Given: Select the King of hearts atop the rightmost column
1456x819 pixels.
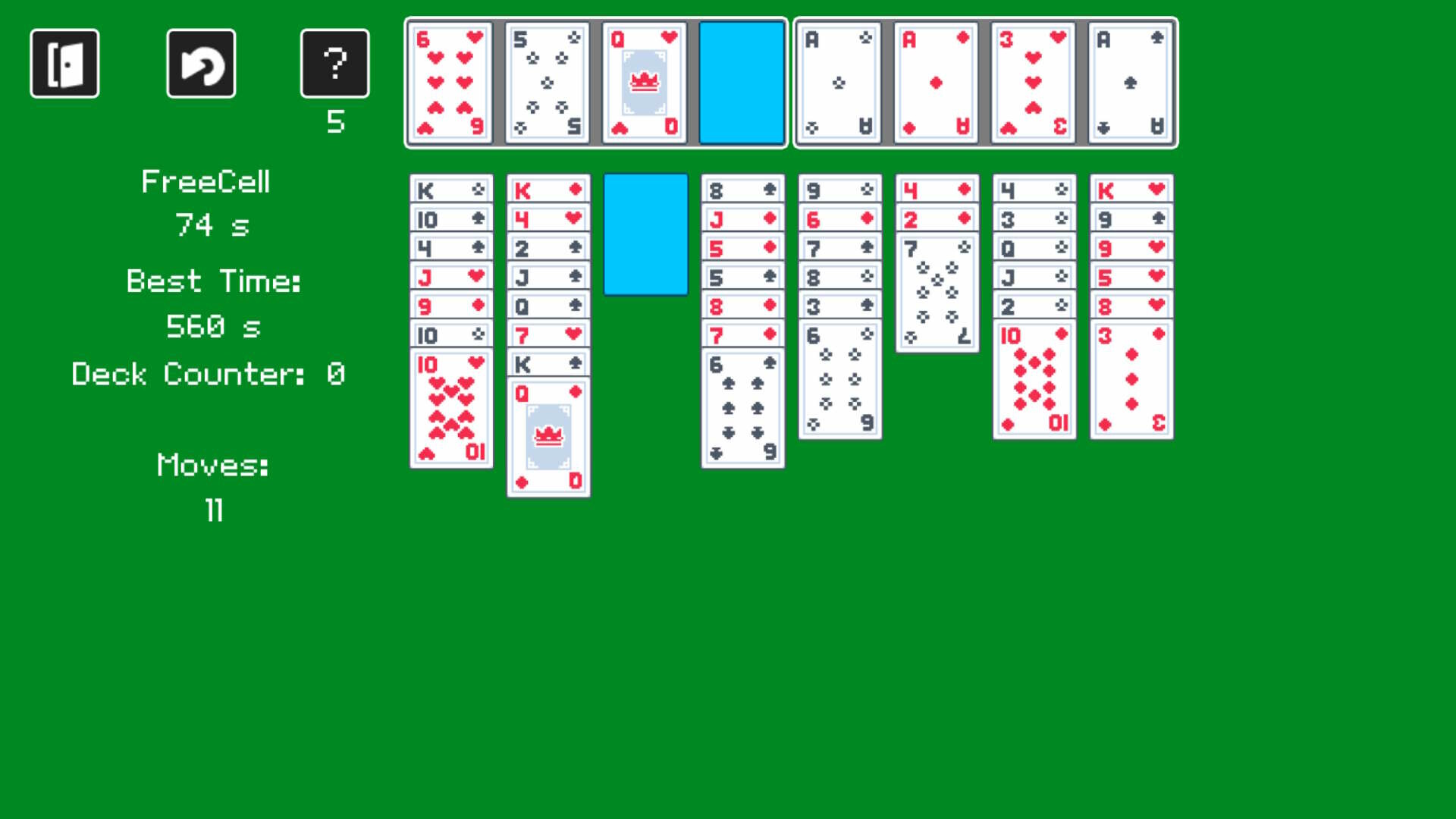Looking at the screenshot, I should click(x=1131, y=190).
